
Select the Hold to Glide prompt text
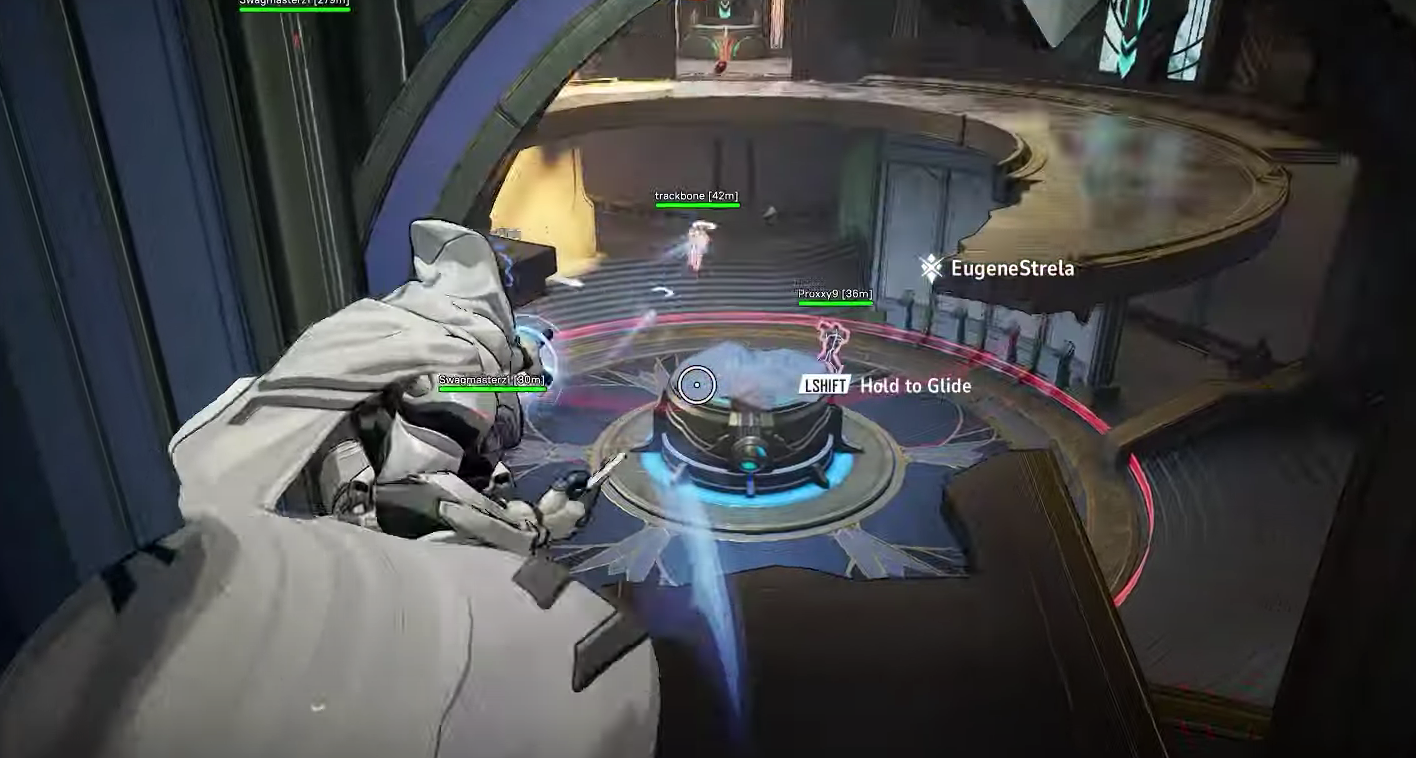pyautogui.click(x=915, y=385)
